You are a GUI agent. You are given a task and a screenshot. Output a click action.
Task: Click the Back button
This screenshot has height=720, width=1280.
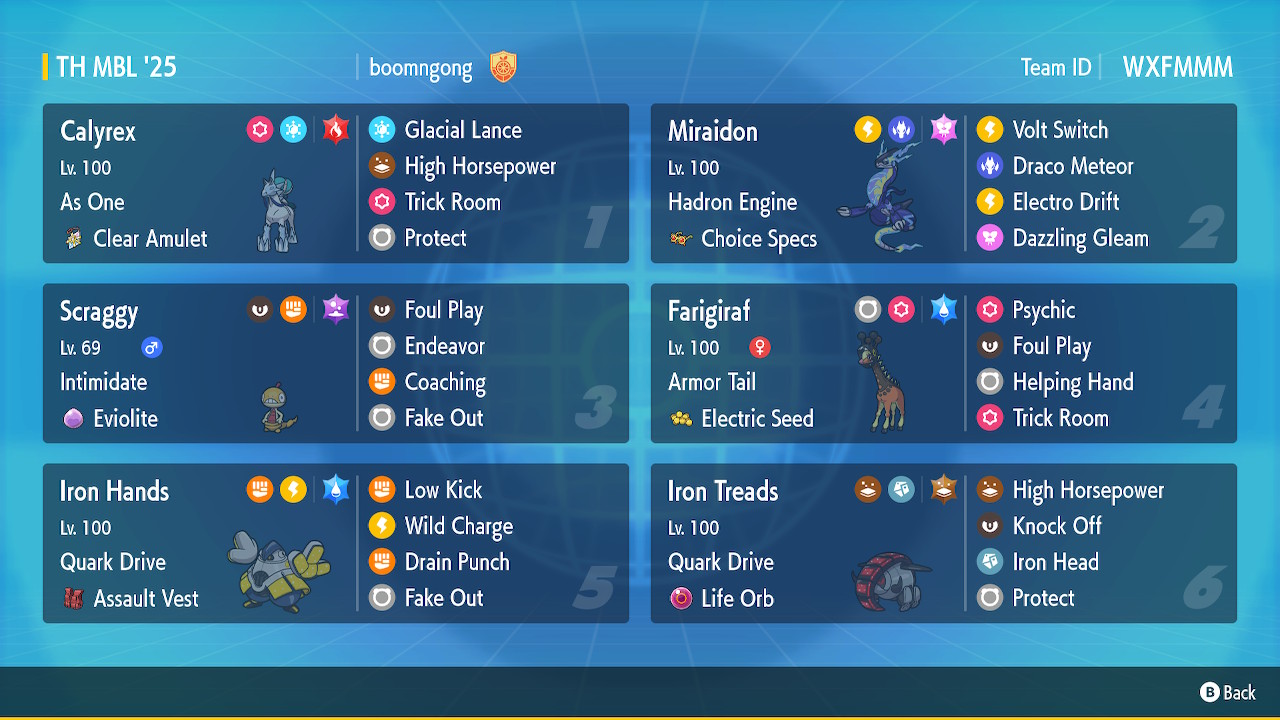point(1228,692)
